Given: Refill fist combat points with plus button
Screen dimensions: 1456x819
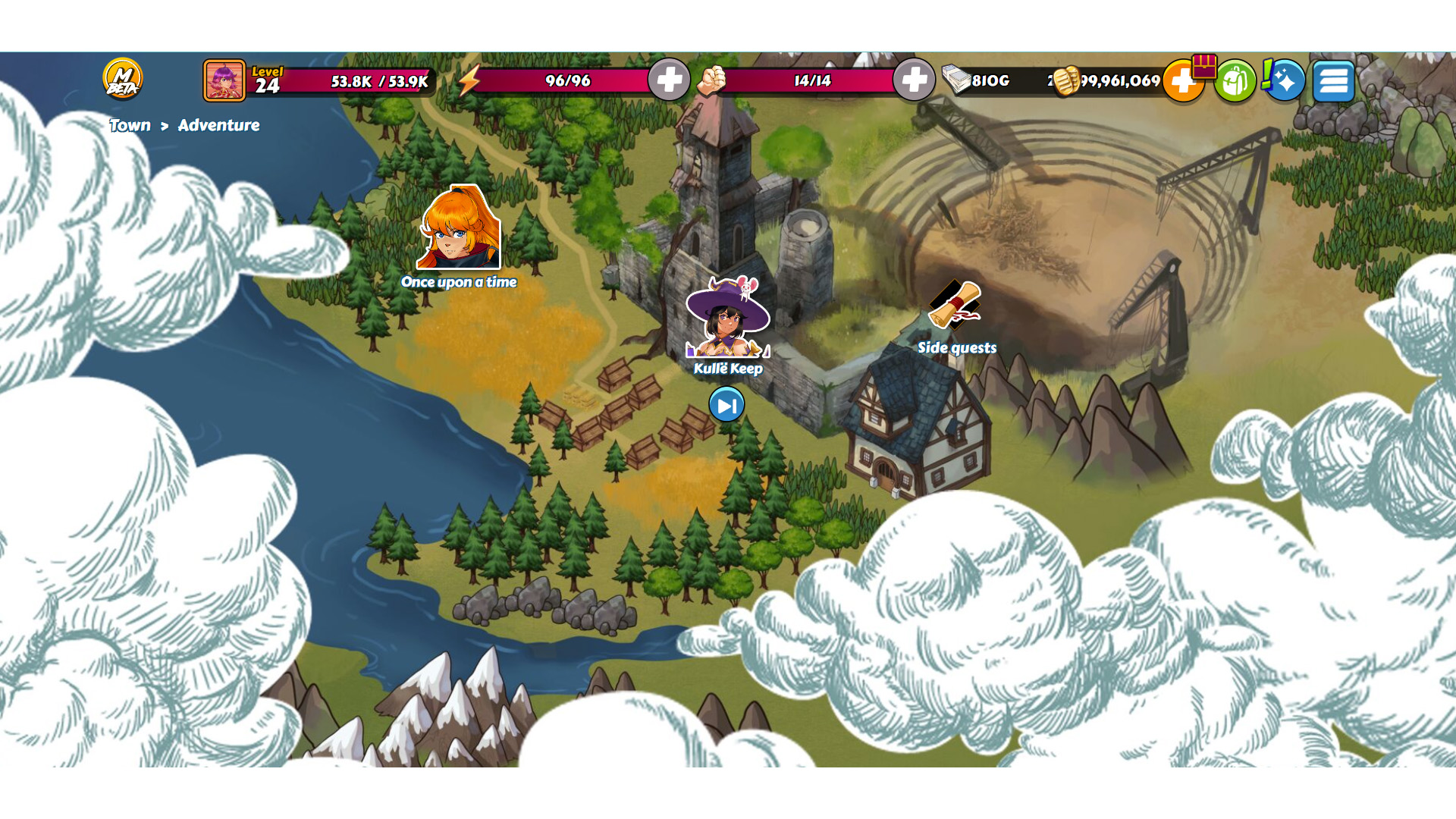Looking at the screenshot, I should pyautogui.click(x=914, y=80).
